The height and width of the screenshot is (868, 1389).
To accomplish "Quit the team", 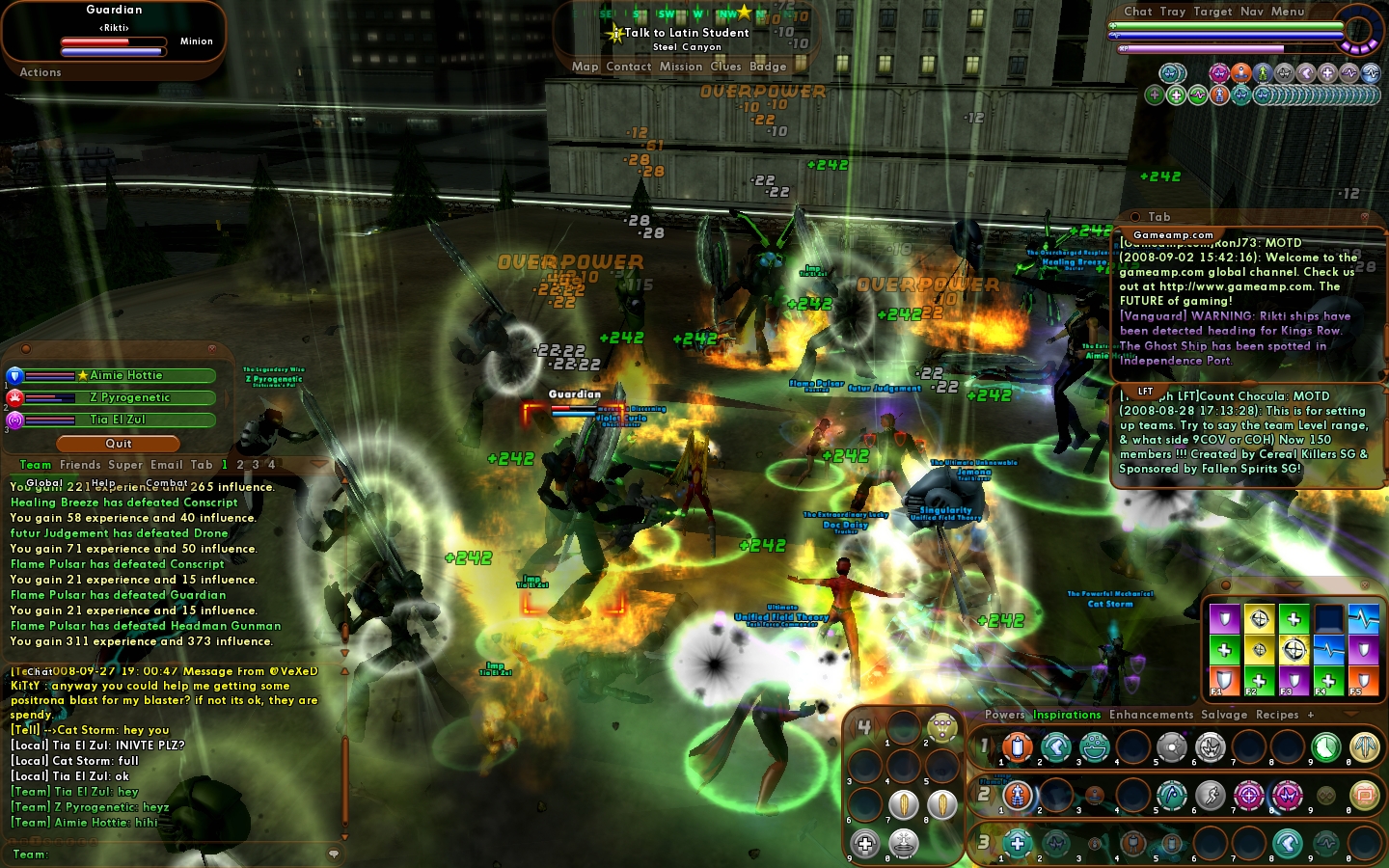I will (x=119, y=444).
